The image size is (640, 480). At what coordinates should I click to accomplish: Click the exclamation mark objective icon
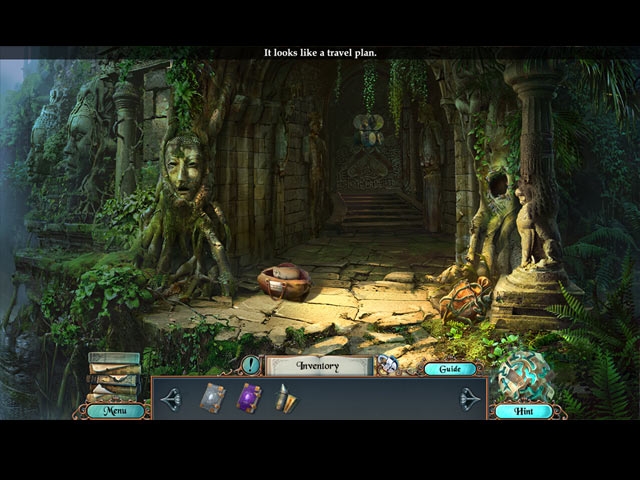click(x=250, y=365)
